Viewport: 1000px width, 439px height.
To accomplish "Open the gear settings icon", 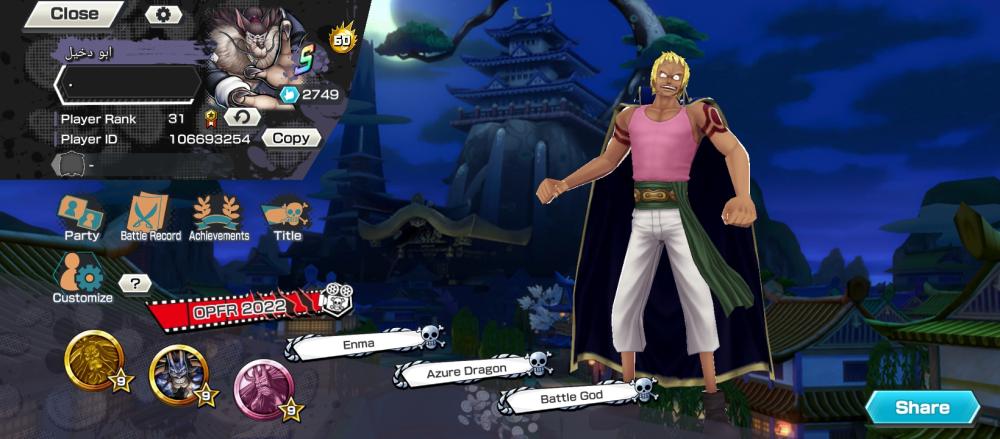I will 164,14.
